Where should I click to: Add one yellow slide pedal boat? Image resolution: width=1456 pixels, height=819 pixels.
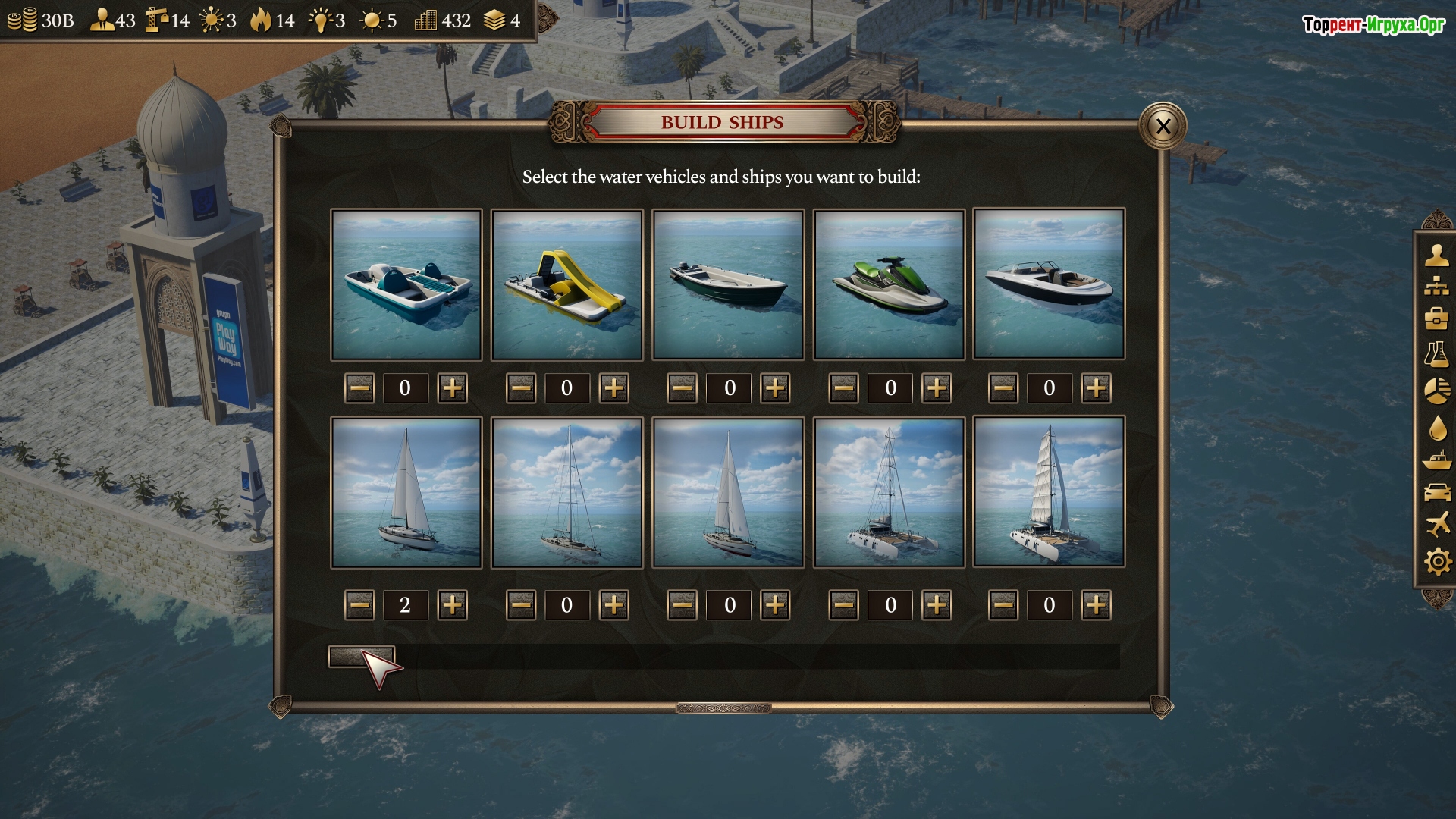click(x=613, y=388)
